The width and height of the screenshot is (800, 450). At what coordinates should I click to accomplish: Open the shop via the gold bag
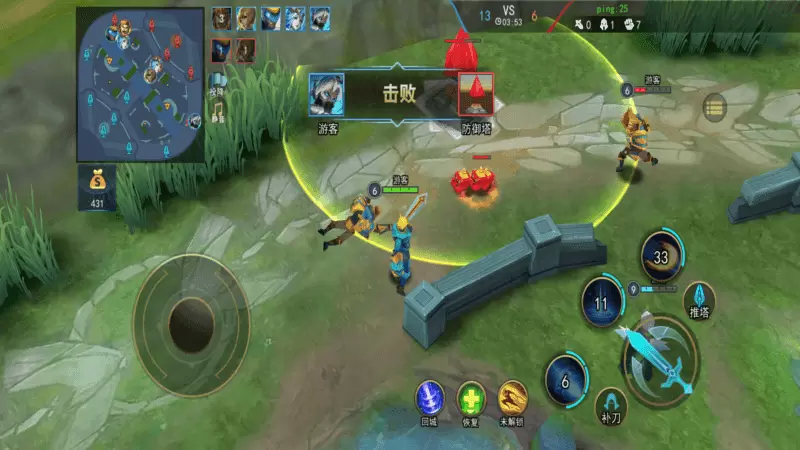pyautogui.click(x=97, y=188)
